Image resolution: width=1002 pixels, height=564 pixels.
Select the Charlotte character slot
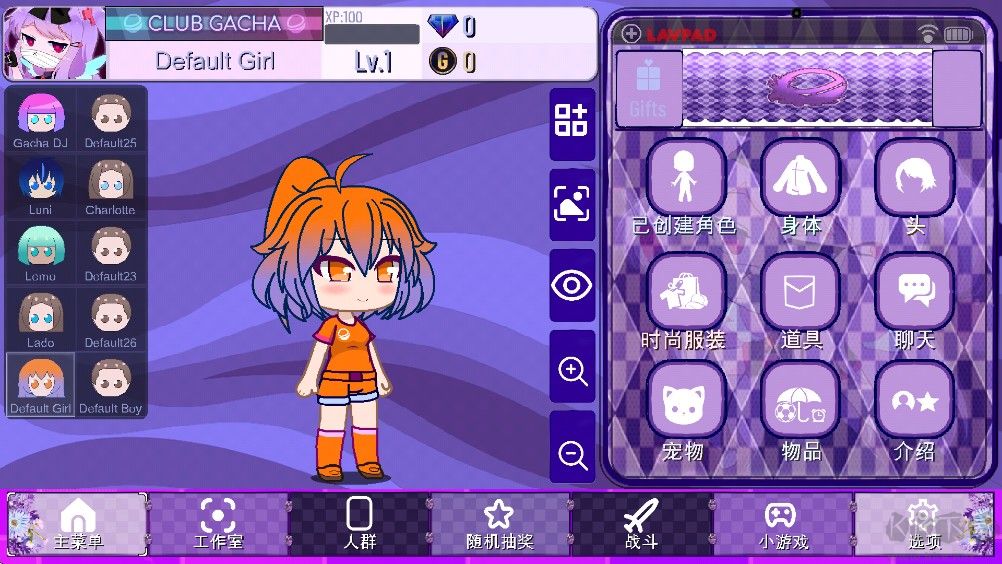point(110,185)
